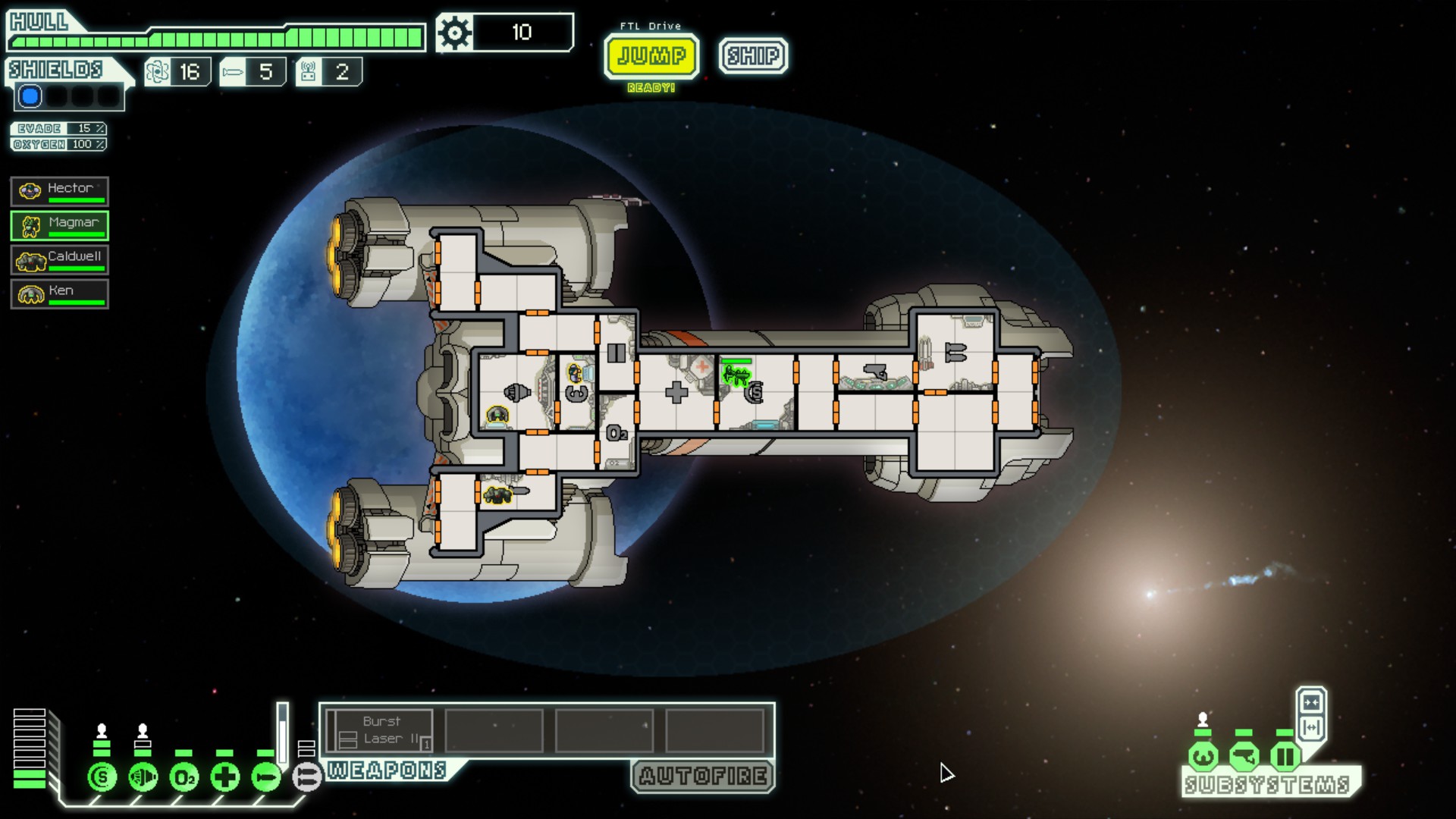Power the Medbay cross system icon
This screenshot has width=1456, height=819.
coord(225,777)
